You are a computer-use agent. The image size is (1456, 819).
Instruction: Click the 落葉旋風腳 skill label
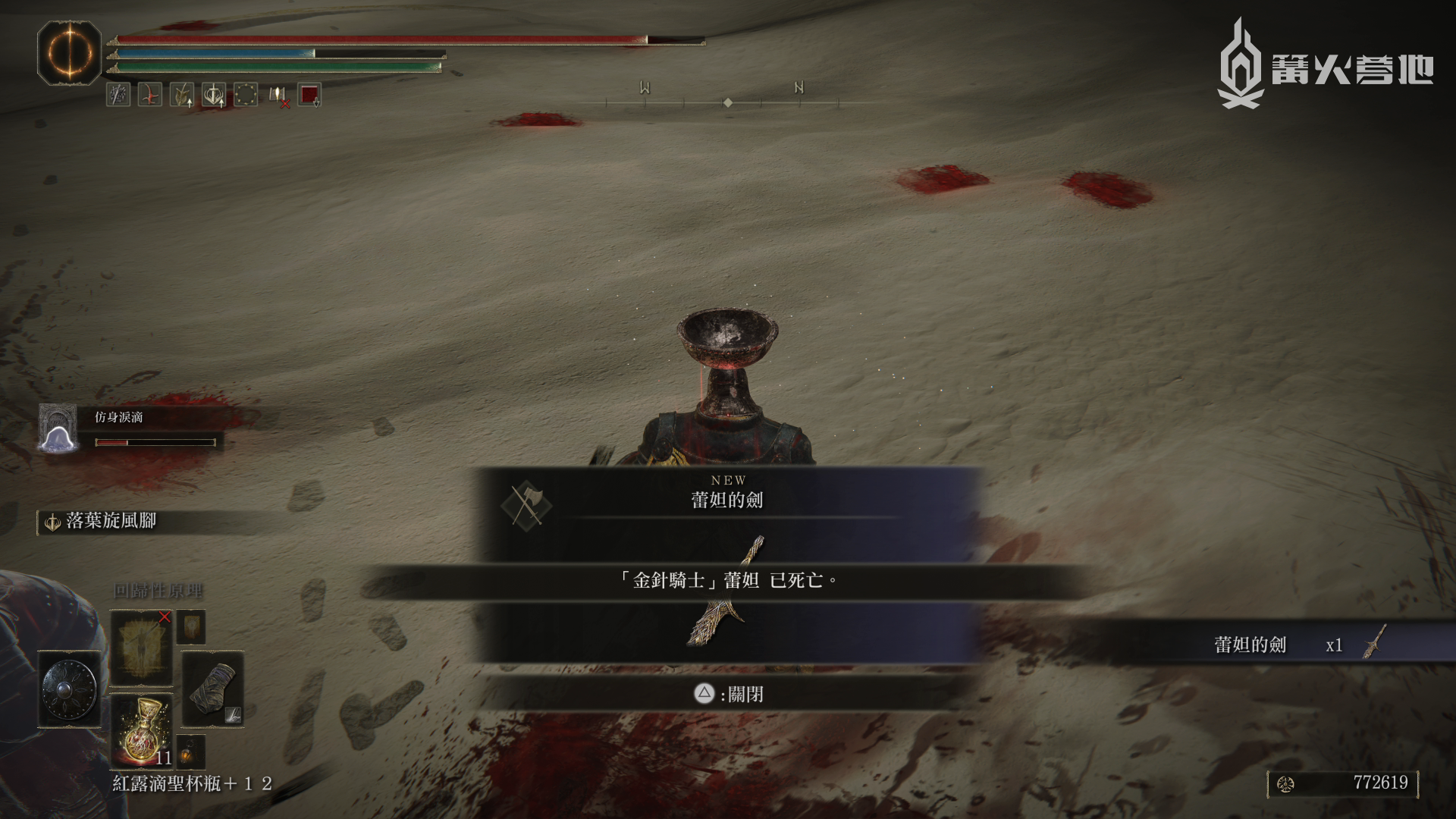click(x=111, y=521)
